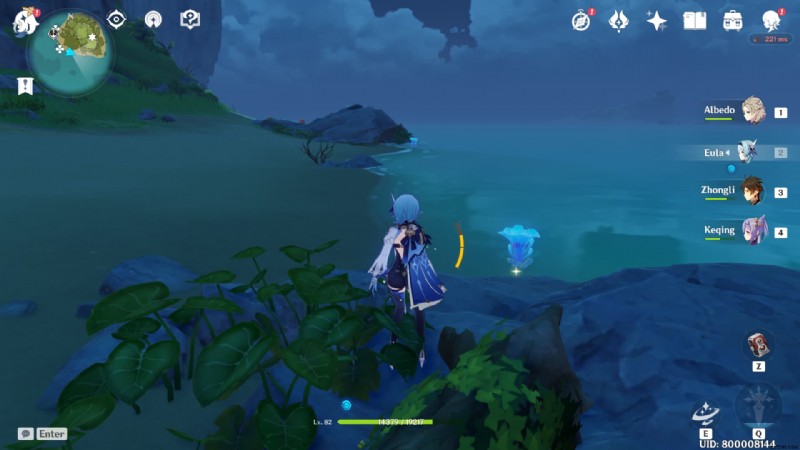Screen dimensions: 800x450
Task: Open the character head profile icon
Action: (x=771, y=20)
